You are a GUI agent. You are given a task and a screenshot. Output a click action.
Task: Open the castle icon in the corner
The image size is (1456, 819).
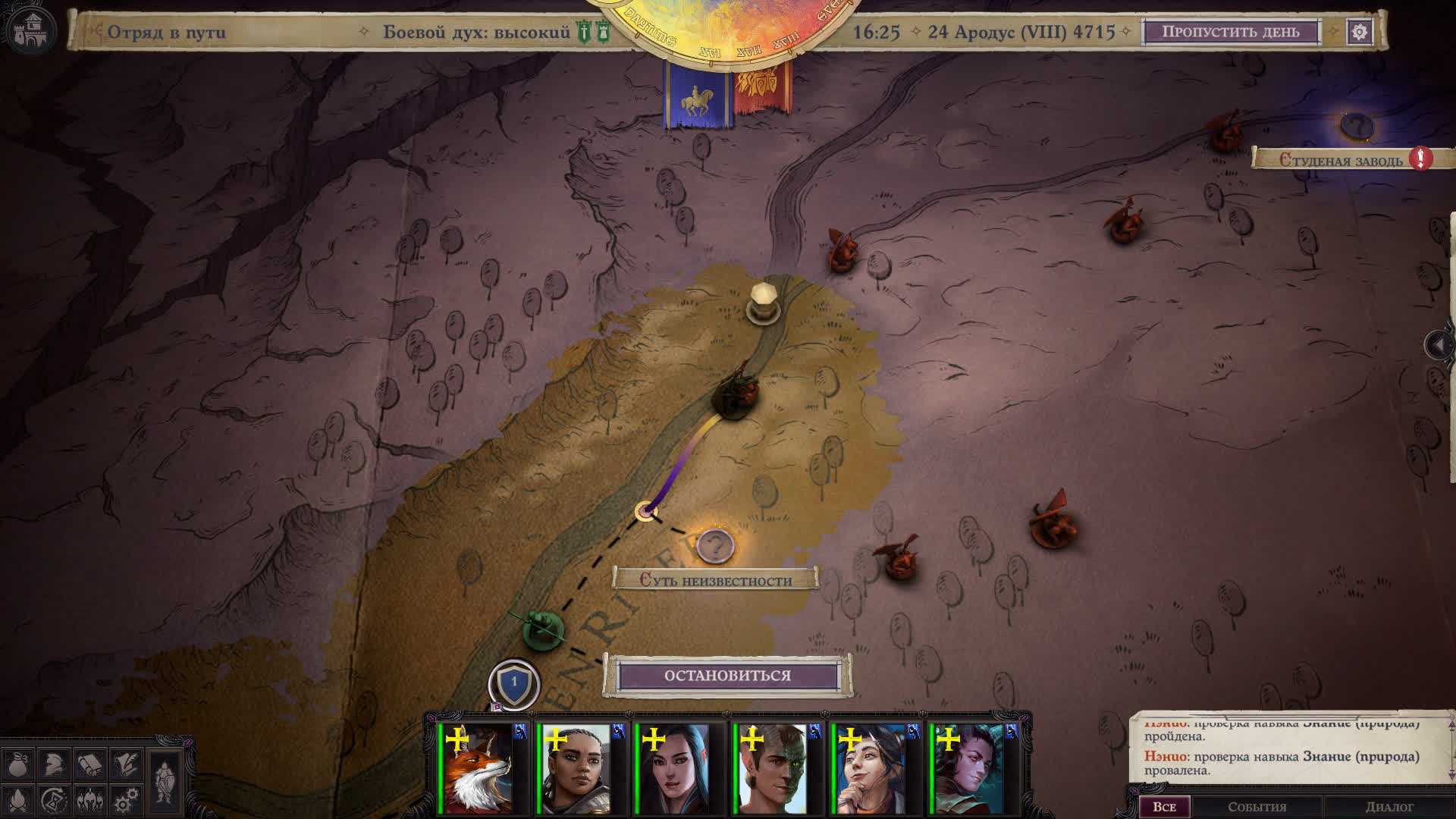(30, 32)
